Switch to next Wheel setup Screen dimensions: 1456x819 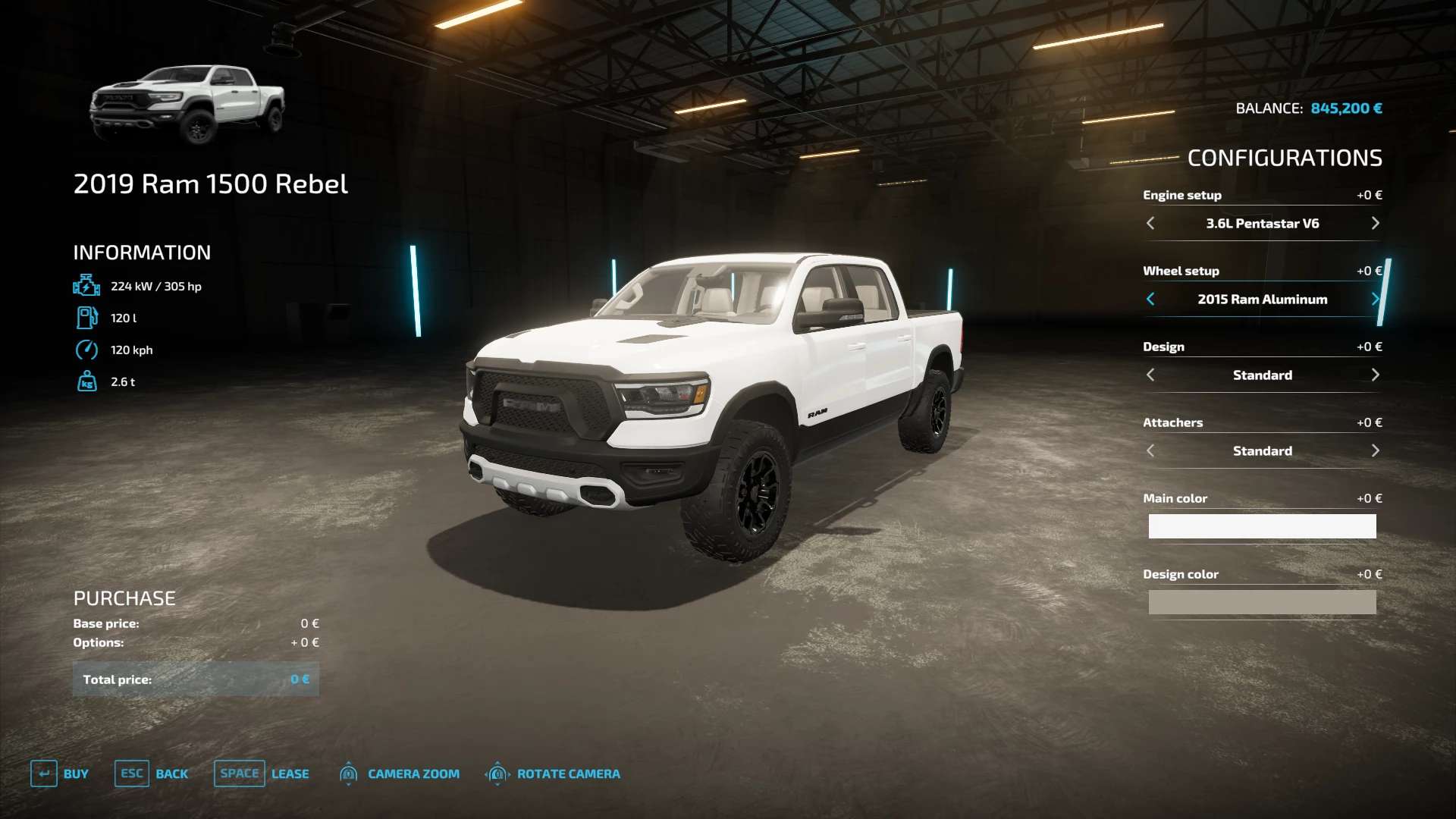pyautogui.click(x=1375, y=299)
